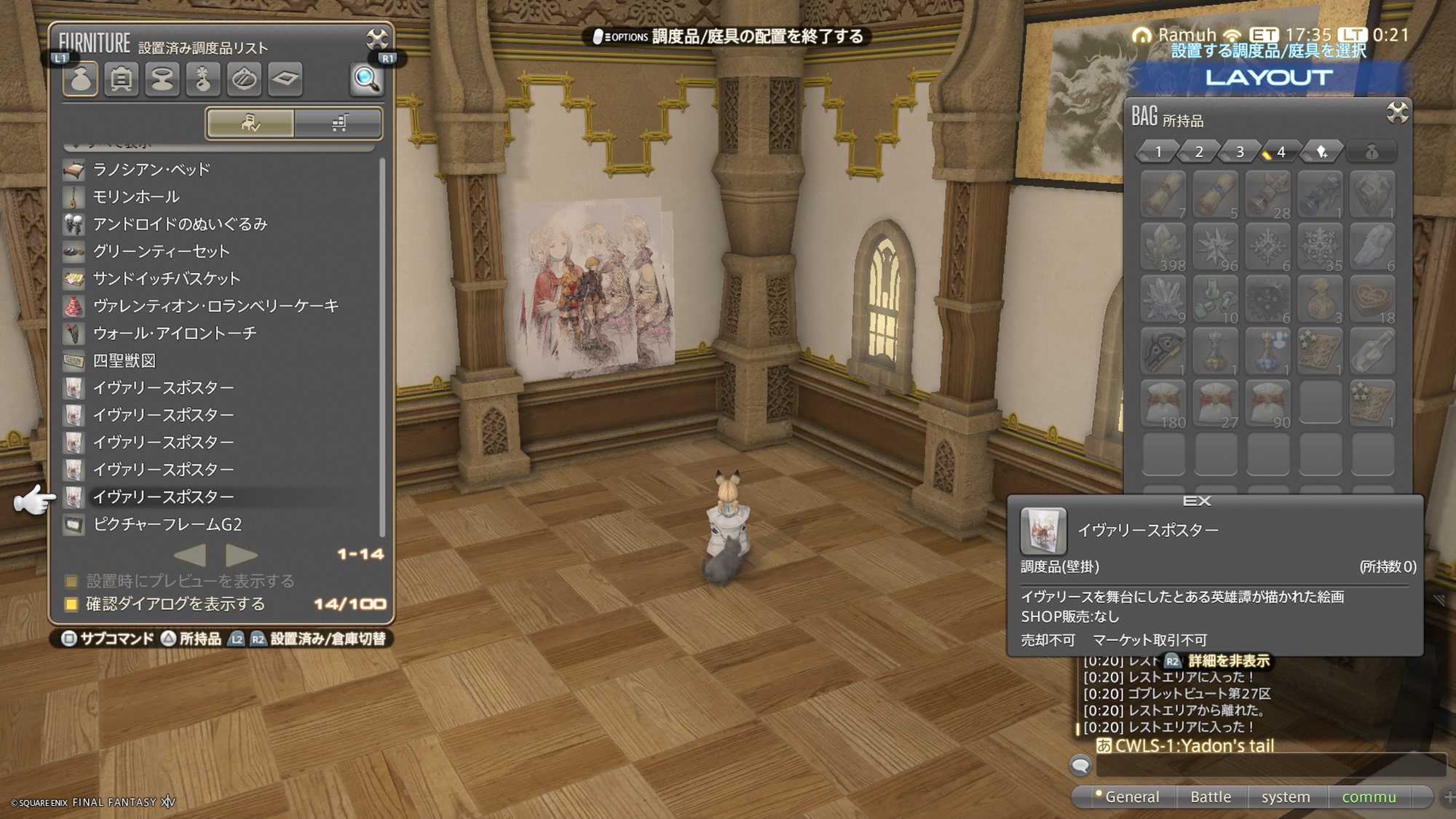Go to next furniture list page

[x=242, y=555]
